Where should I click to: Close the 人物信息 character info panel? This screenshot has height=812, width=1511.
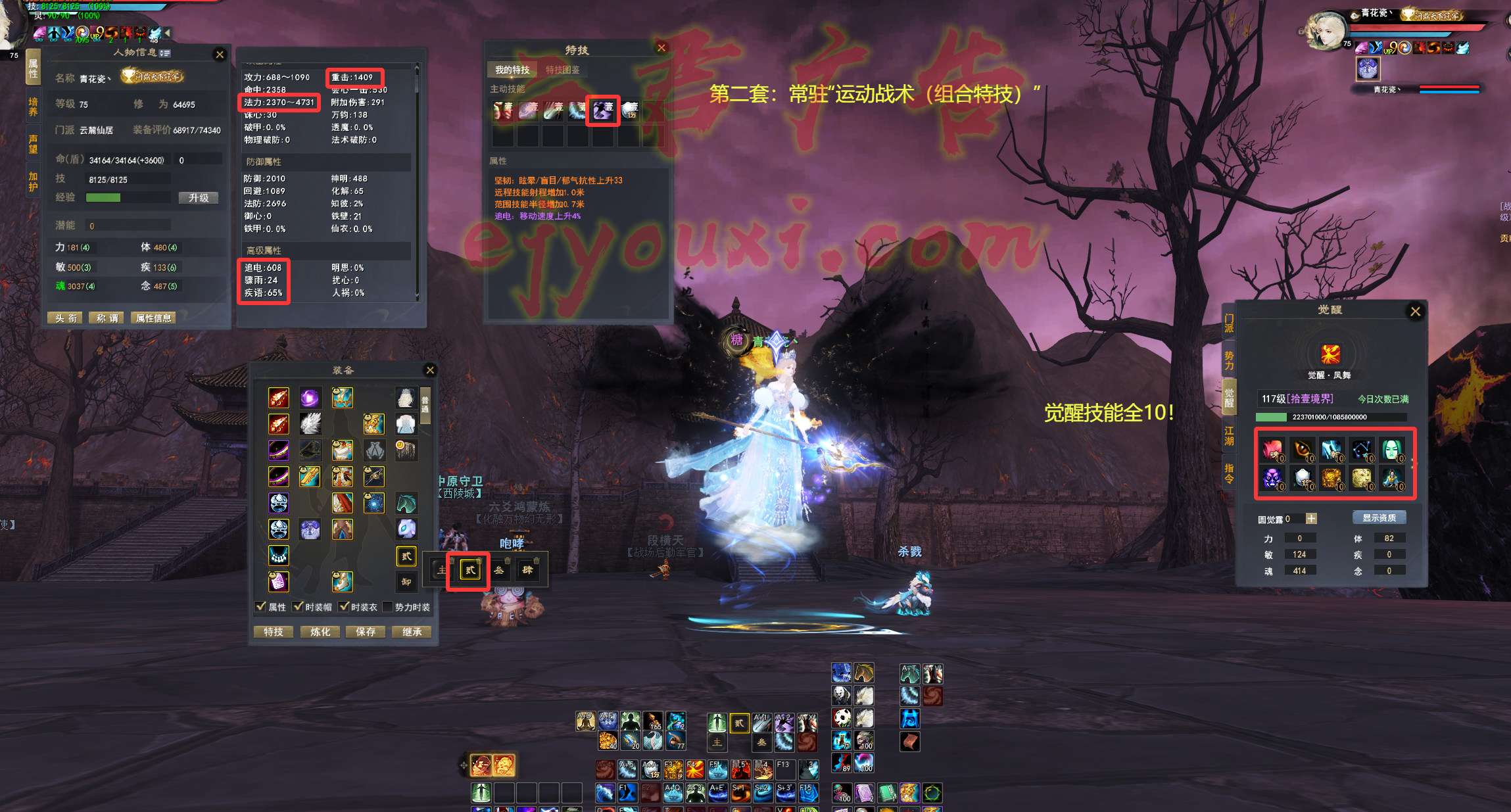click(220, 55)
